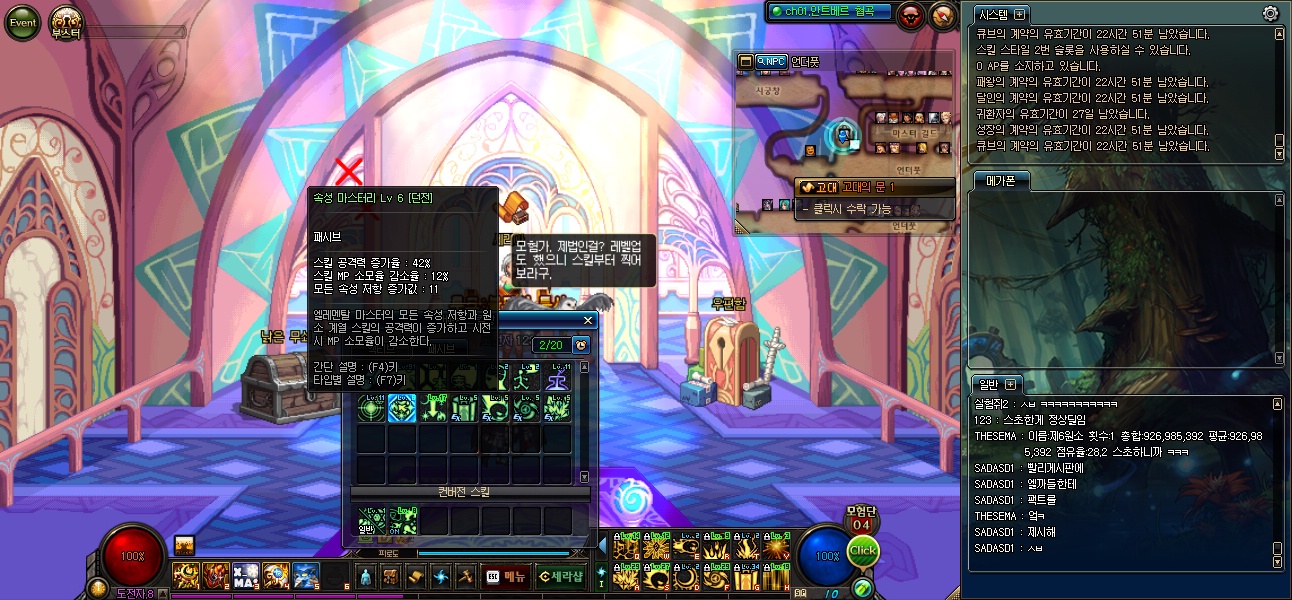Add a tab next to 일반 chat
The height and width of the screenshot is (600, 1292).
[x=1010, y=384]
